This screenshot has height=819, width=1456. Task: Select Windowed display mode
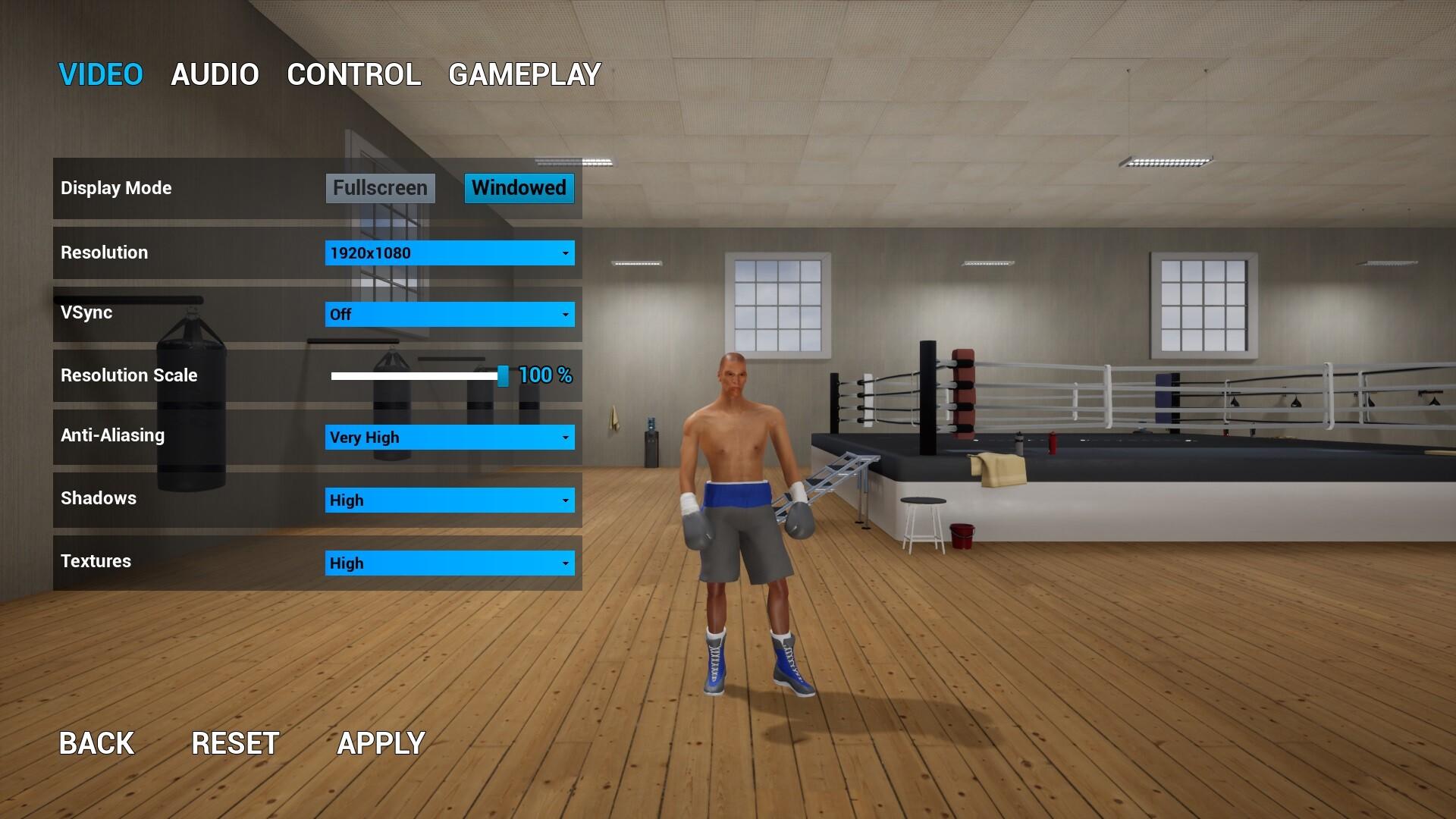coord(519,188)
